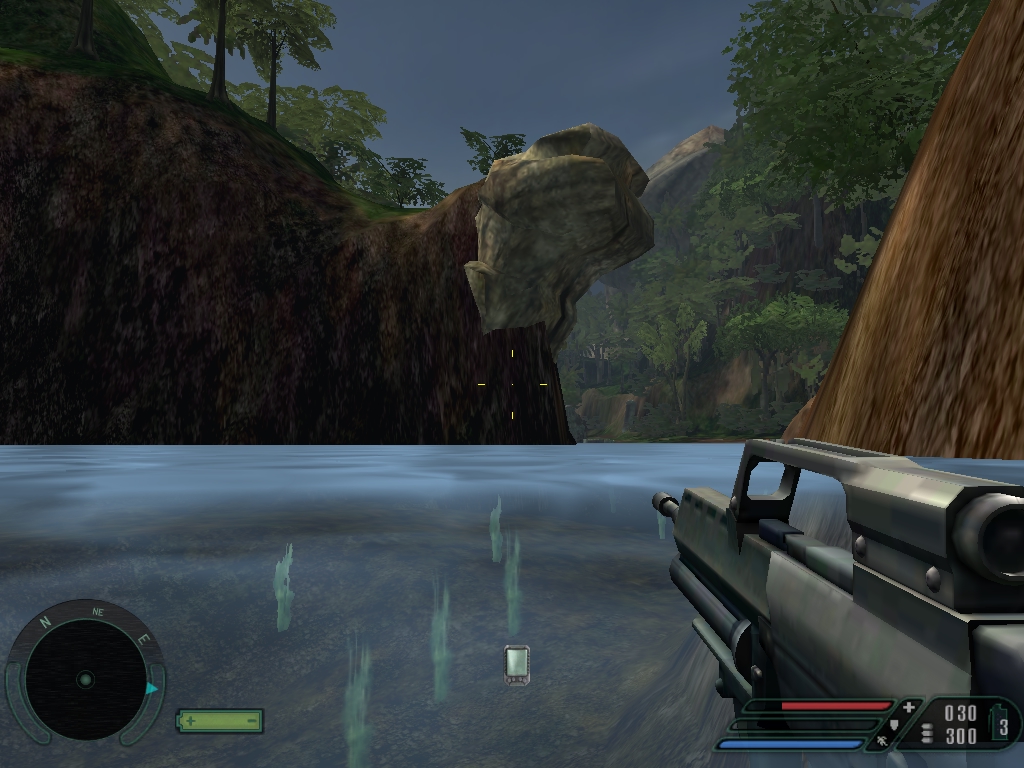This screenshot has height=768, width=1024.
Task: Select the running stance icon
Action: tap(882, 742)
